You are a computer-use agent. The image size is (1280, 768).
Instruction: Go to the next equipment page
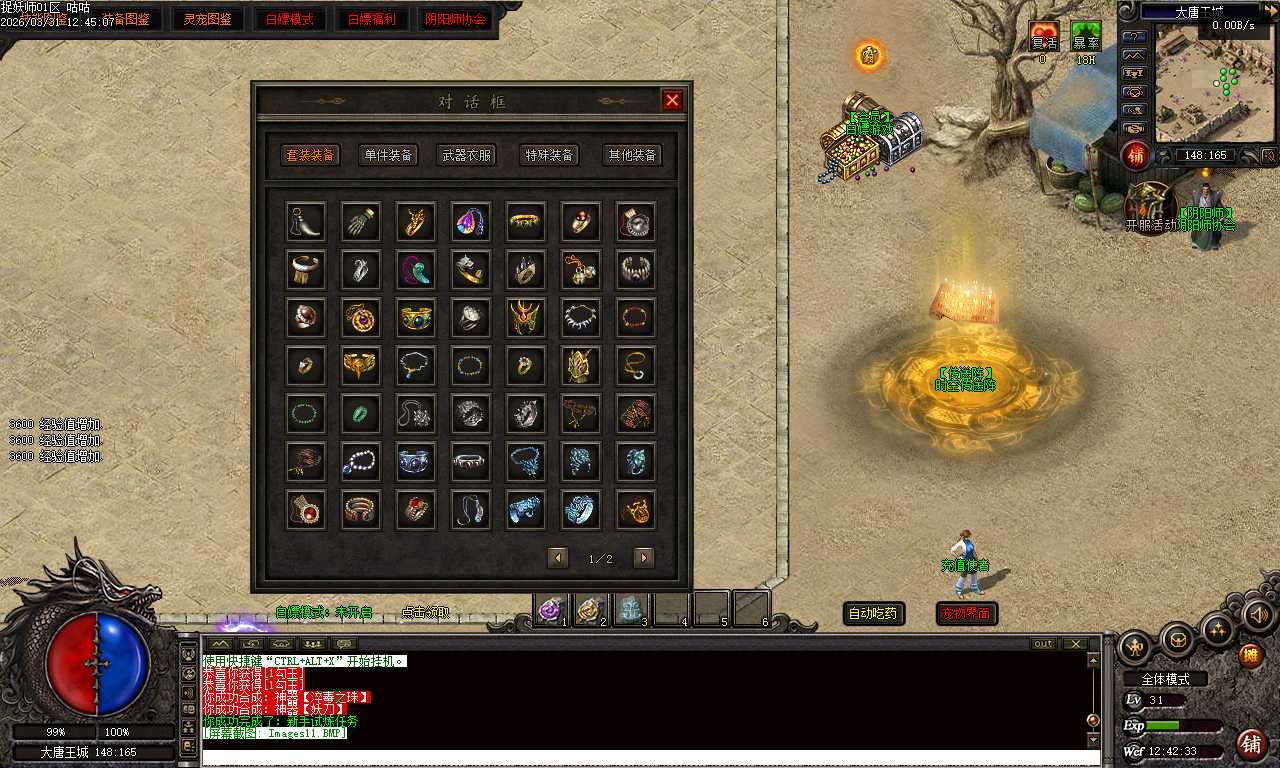click(x=644, y=558)
